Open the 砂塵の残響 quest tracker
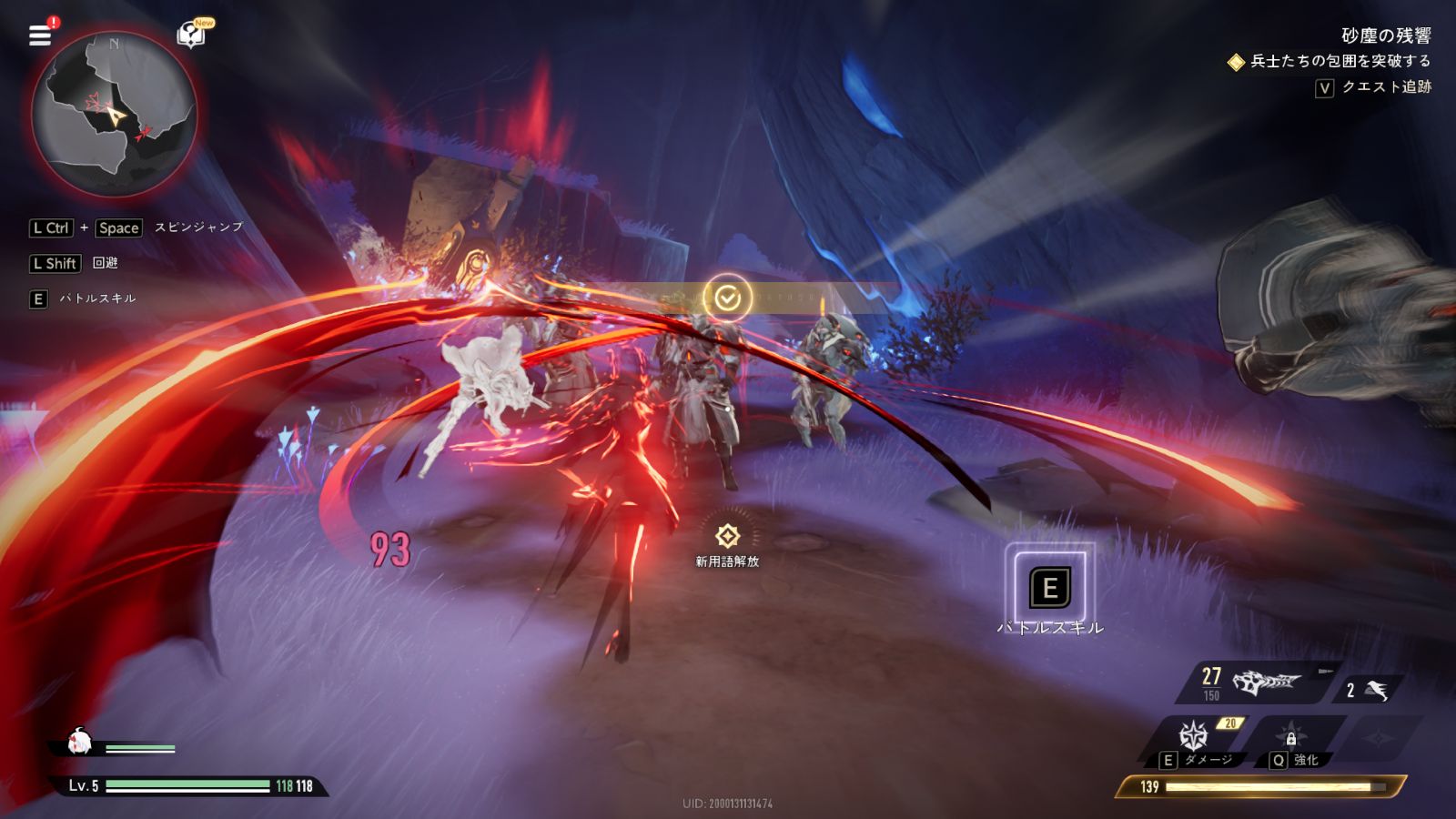The image size is (1456, 819). click(x=1385, y=35)
